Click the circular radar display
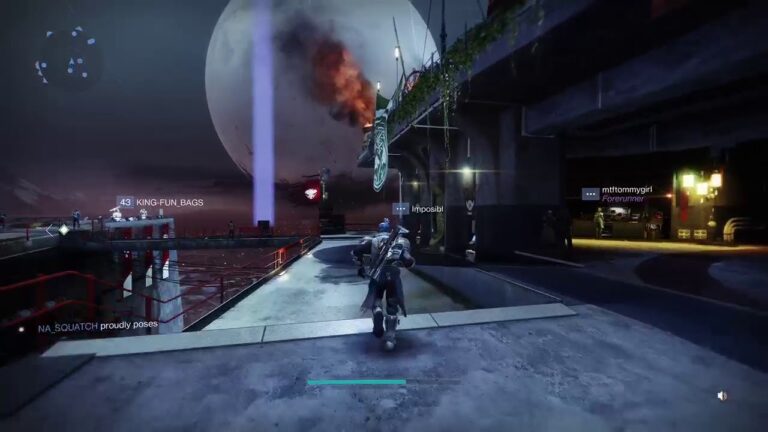 tap(68, 56)
